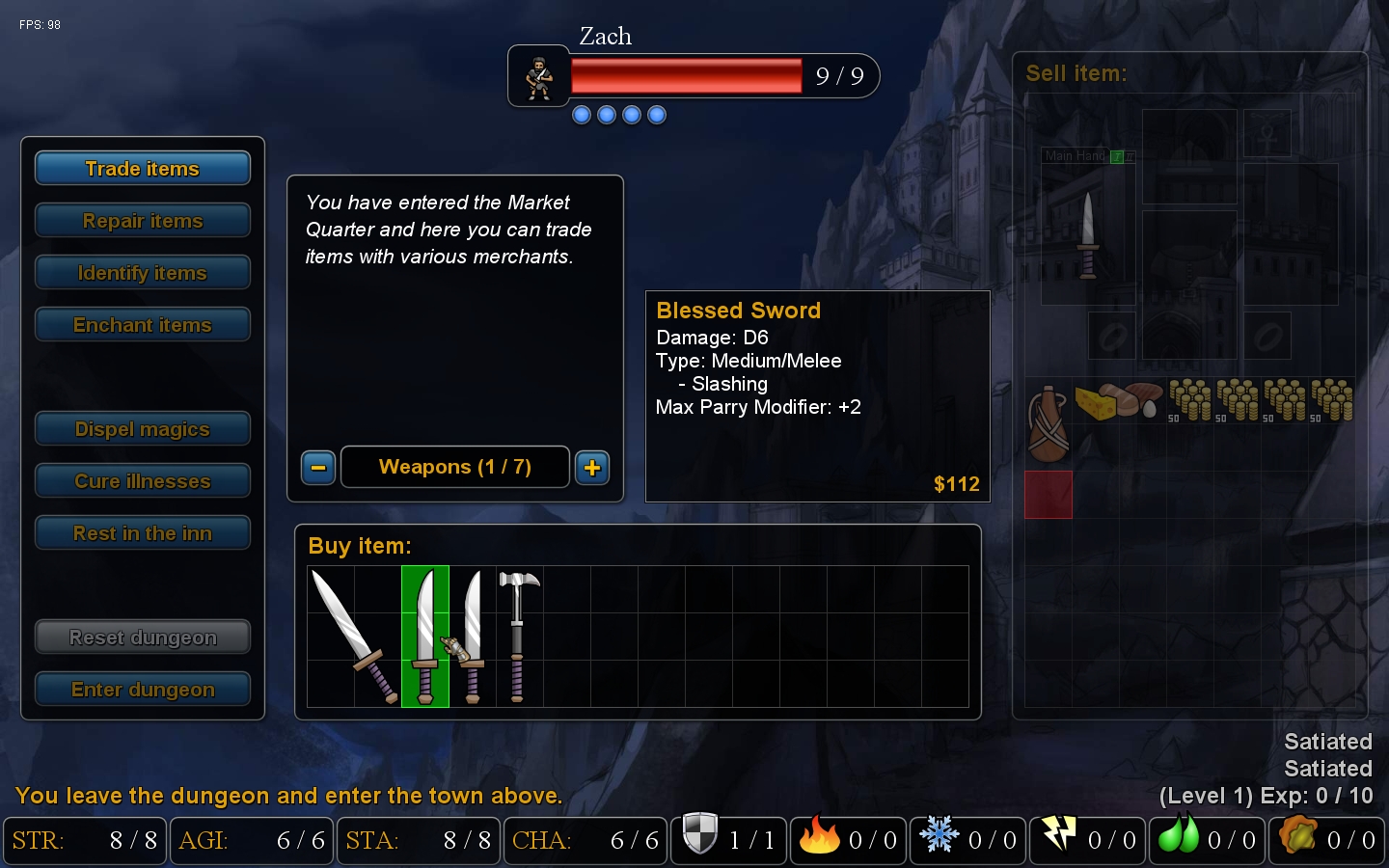Choose the war hammer in buy list
This screenshot has height=868, width=1389.
[518, 637]
